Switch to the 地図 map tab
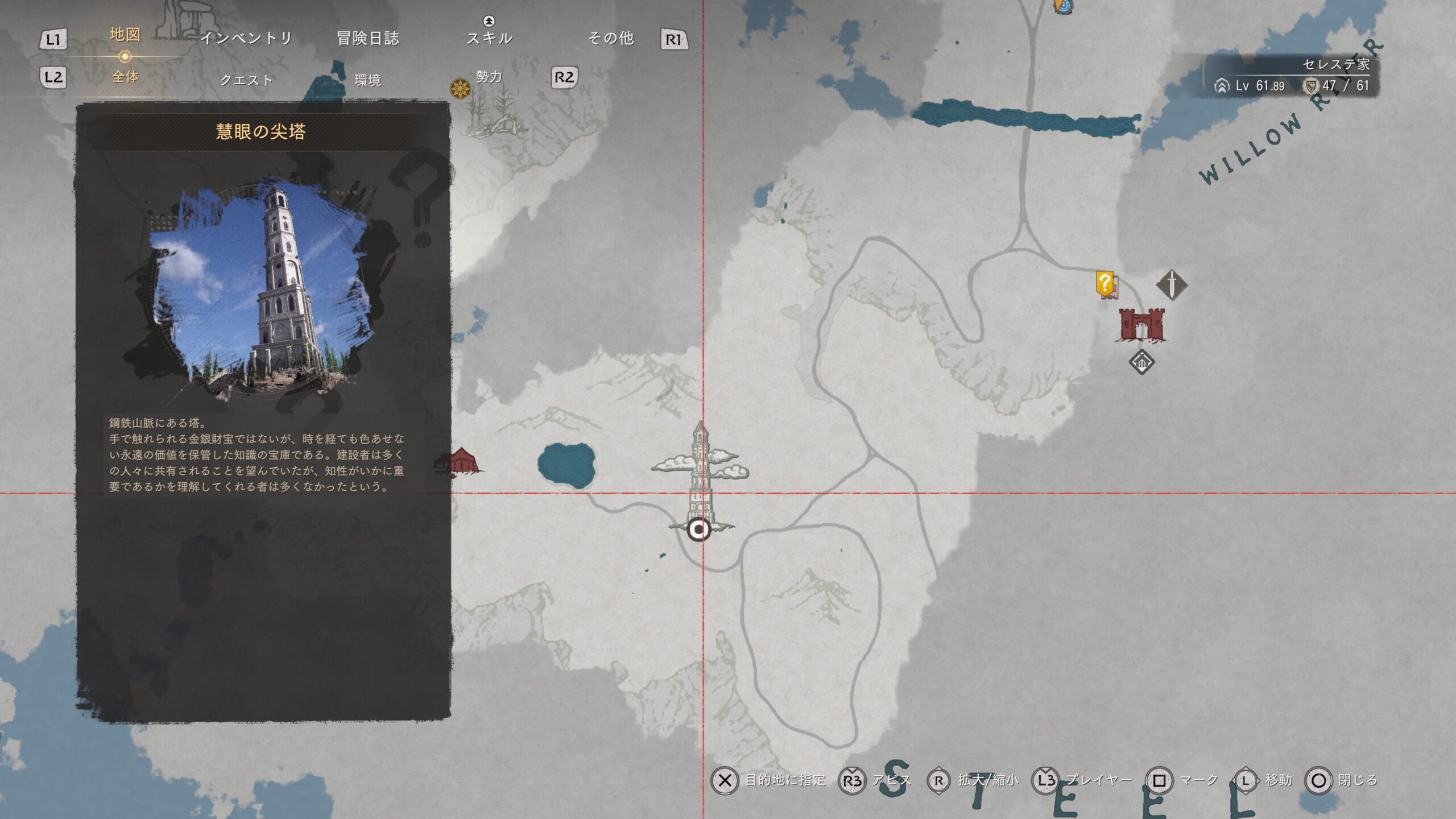1456x819 pixels. 125,35
